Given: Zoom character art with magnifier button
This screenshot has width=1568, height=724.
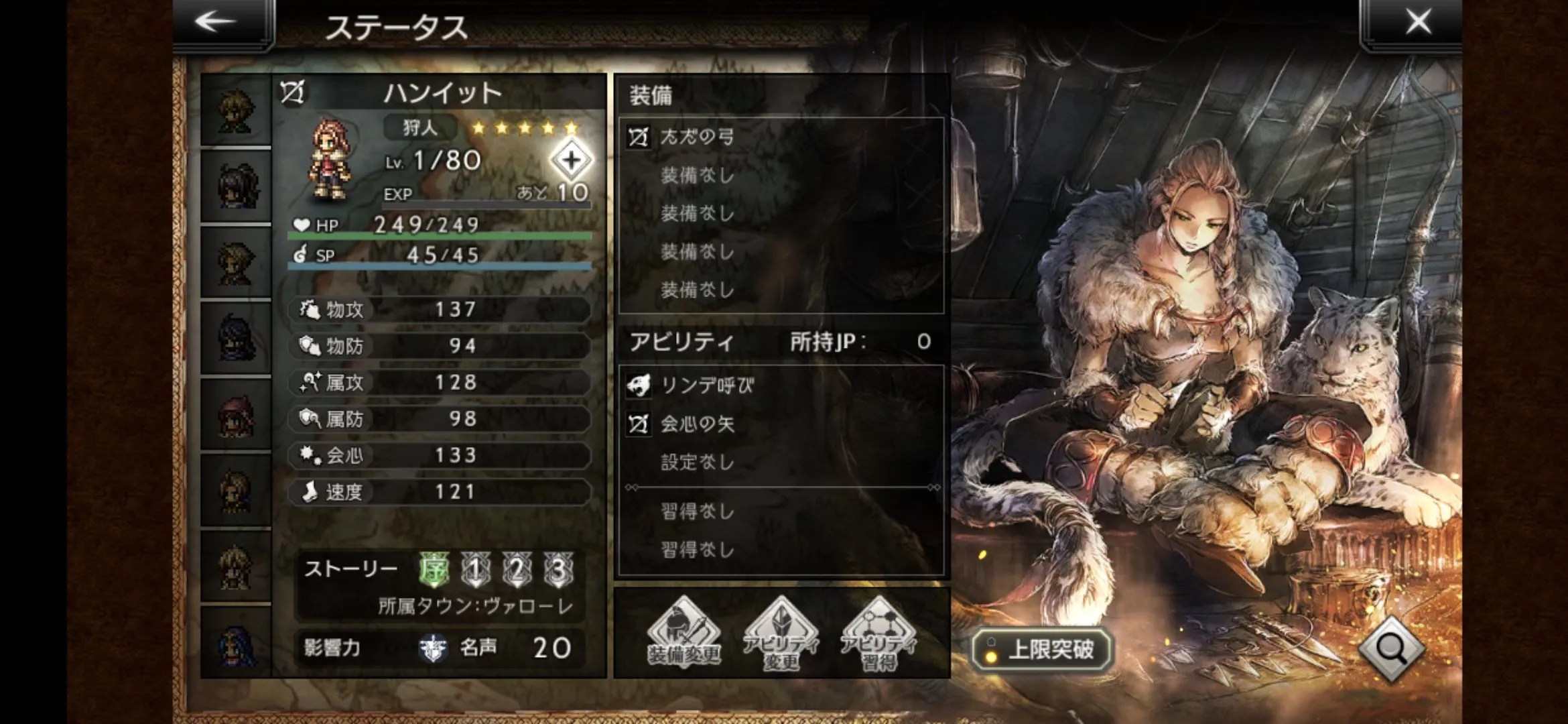Looking at the screenshot, I should [1392, 648].
